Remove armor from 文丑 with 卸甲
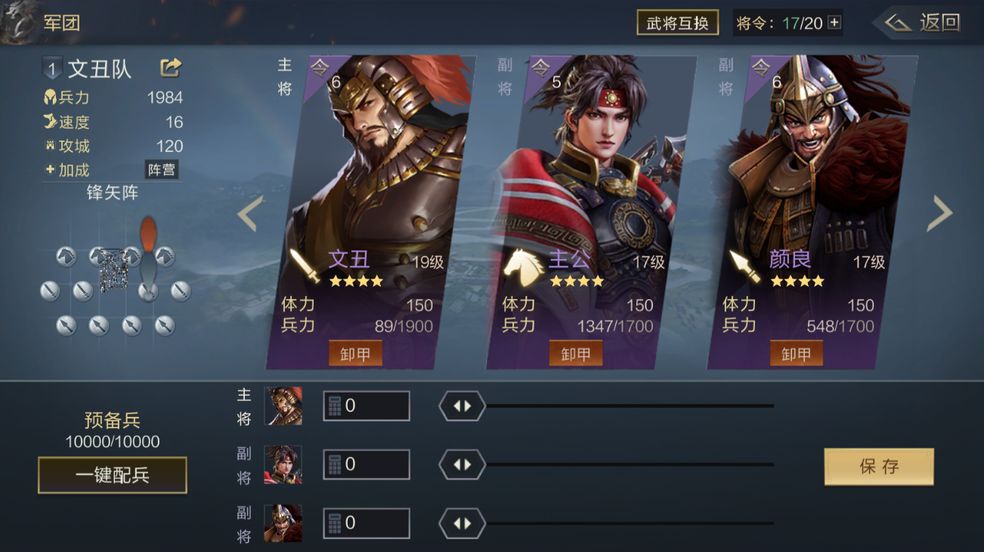 pos(356,354)
